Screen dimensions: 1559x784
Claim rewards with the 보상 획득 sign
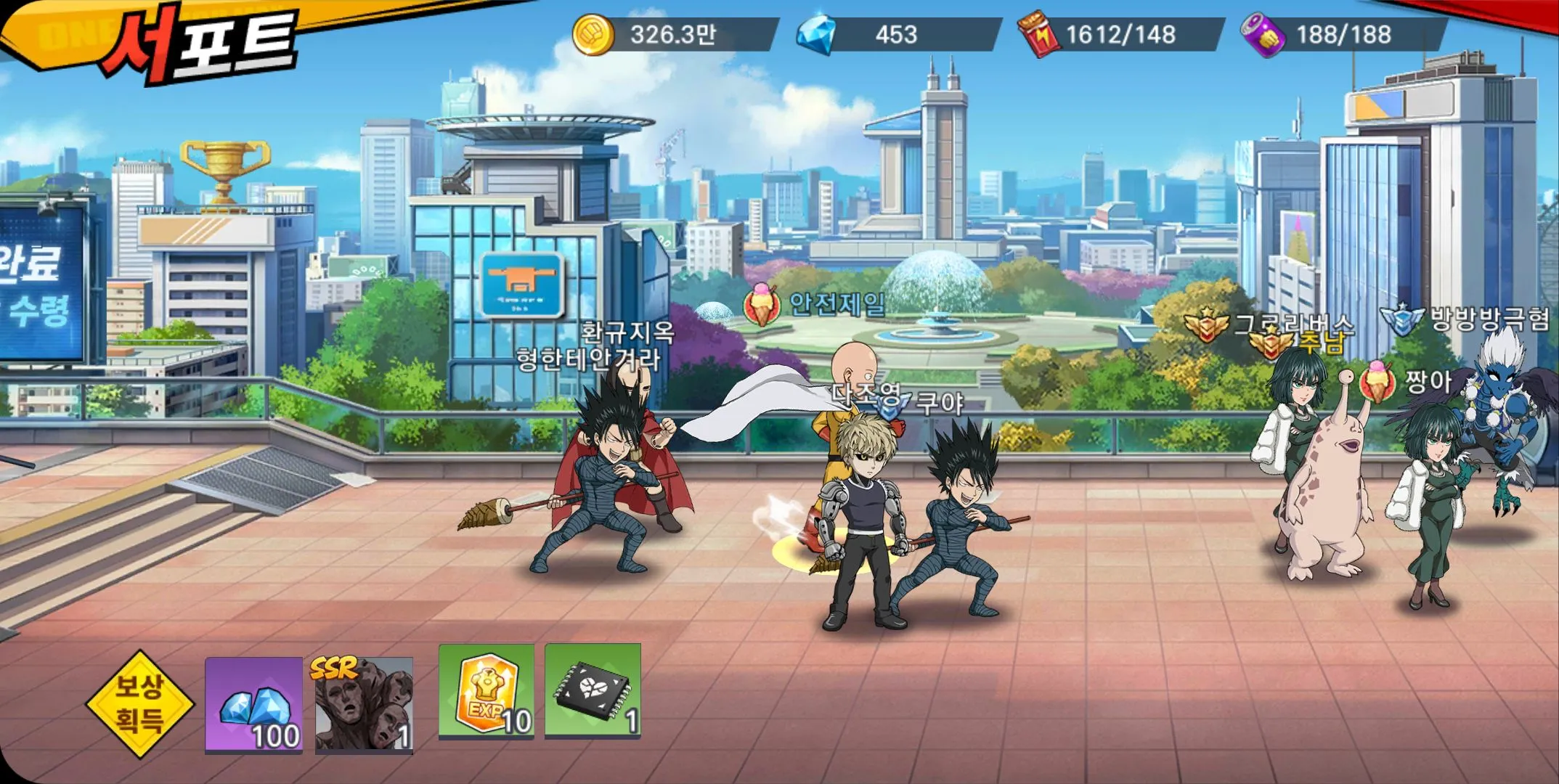click(140, 702)
